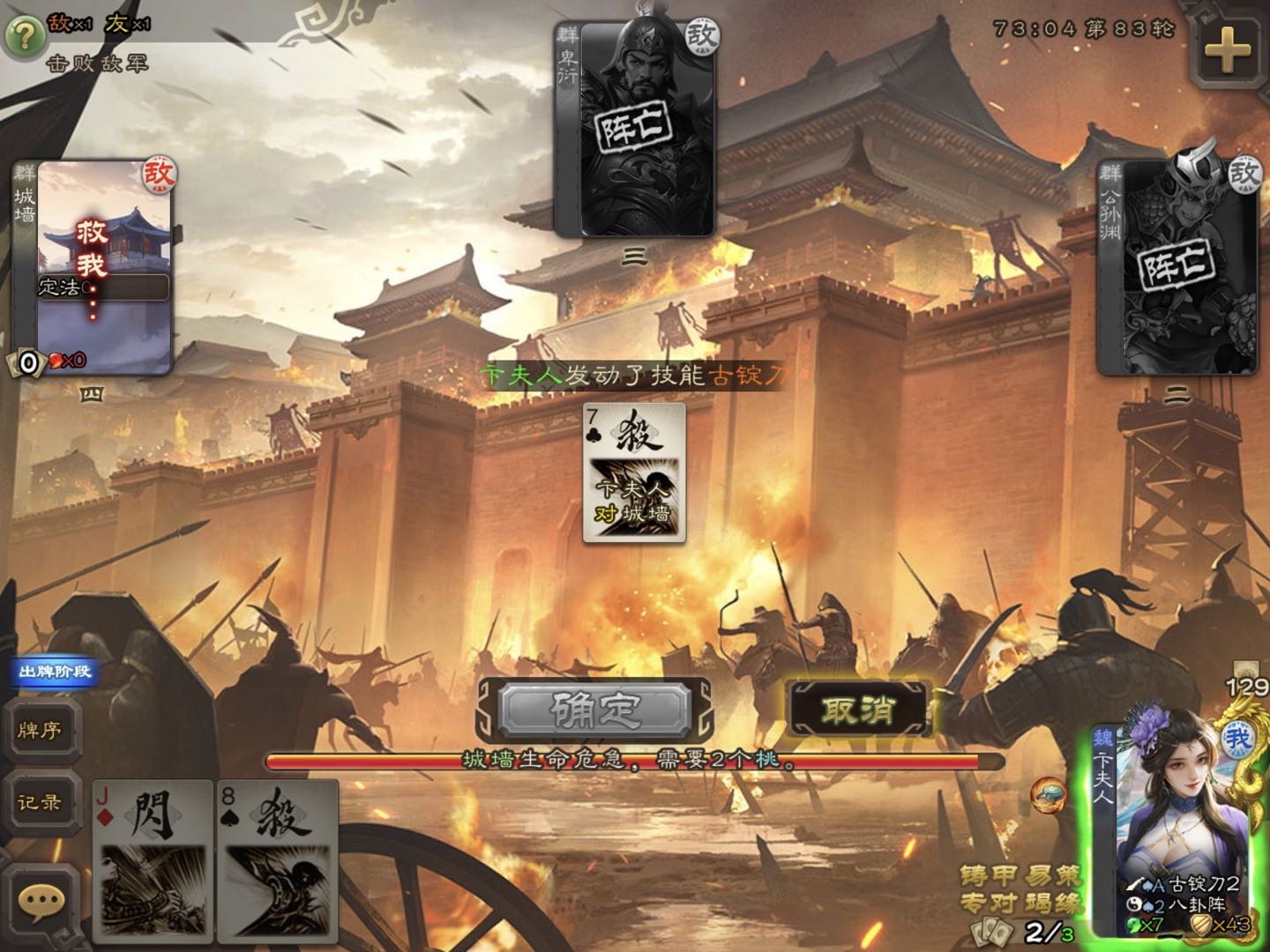This screenshot has width=1270, height=952.
Task: Cancel with the 取消 button
Action: coord(857,709)
